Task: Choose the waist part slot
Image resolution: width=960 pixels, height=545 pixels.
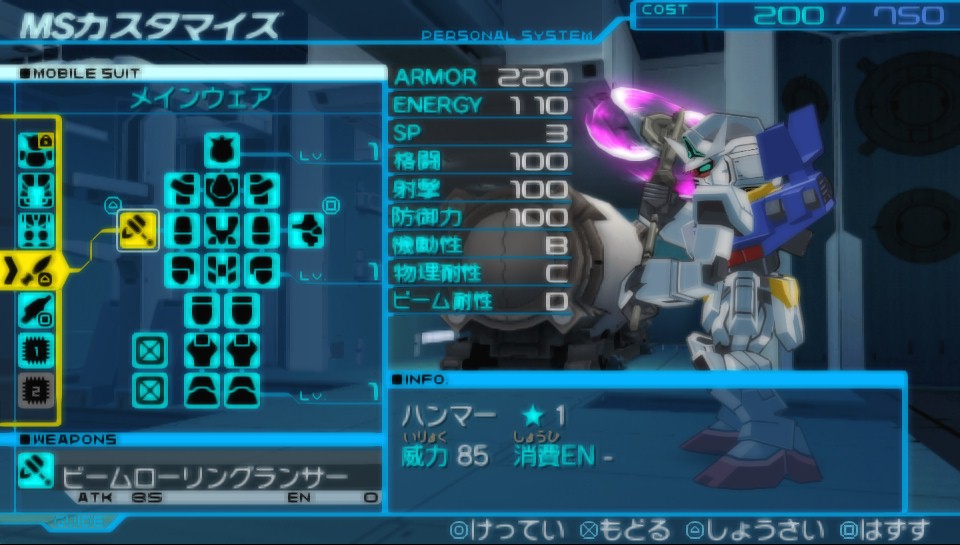Action: pos(222,270)
